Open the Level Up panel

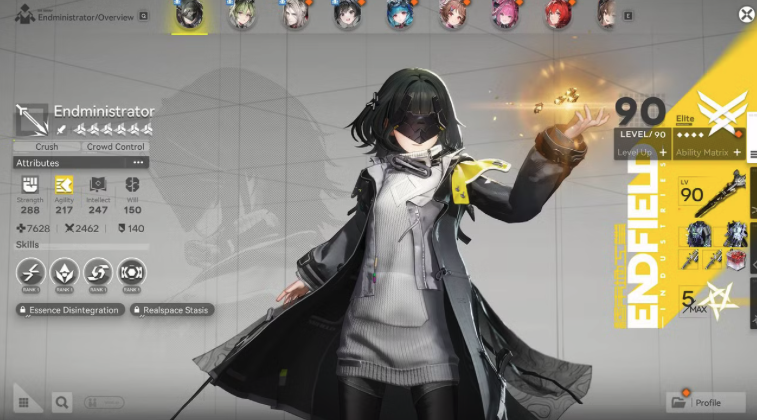pyautogui.click(x=641, y=151)
